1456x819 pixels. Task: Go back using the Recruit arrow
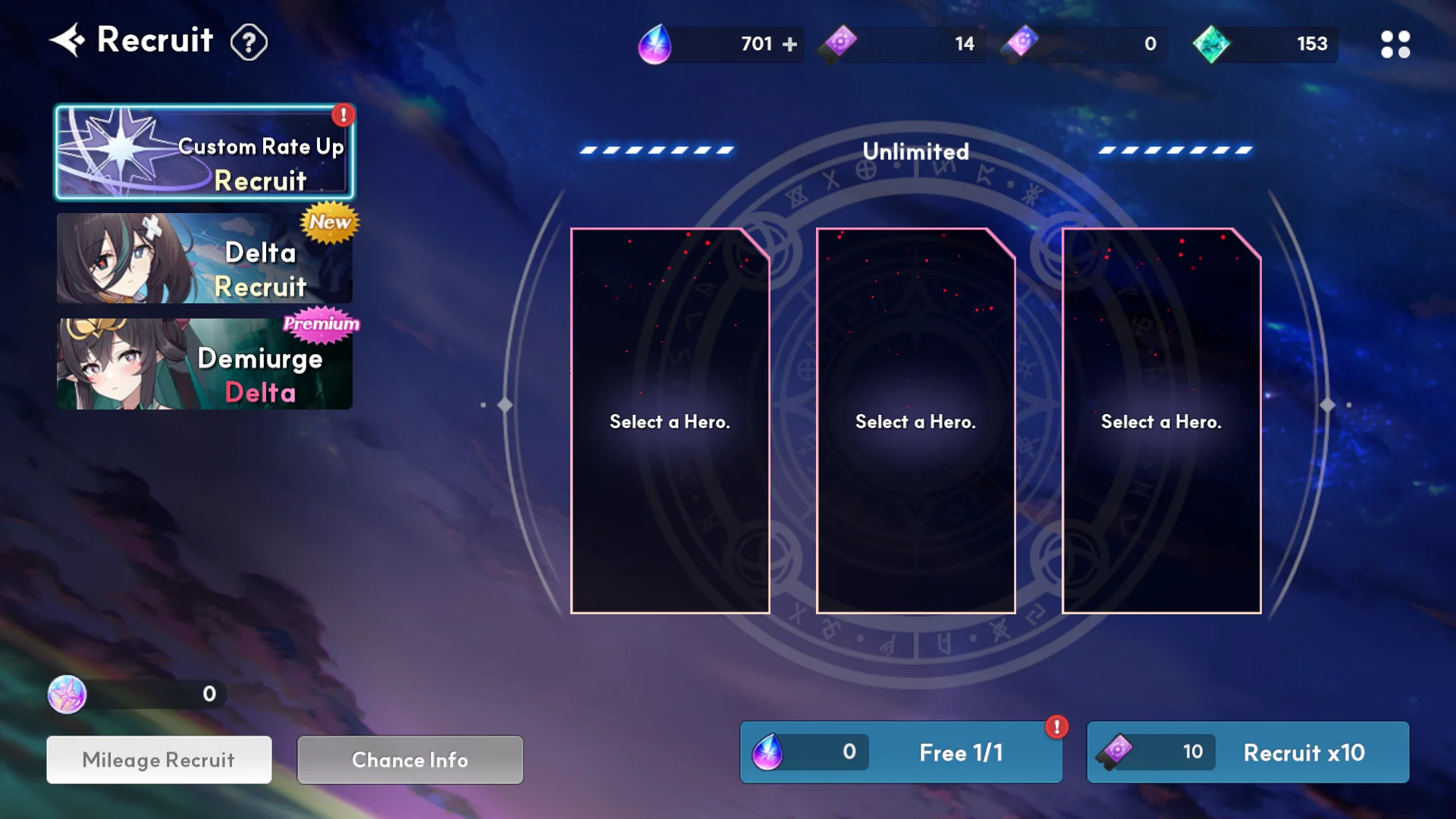click(67, 40)
